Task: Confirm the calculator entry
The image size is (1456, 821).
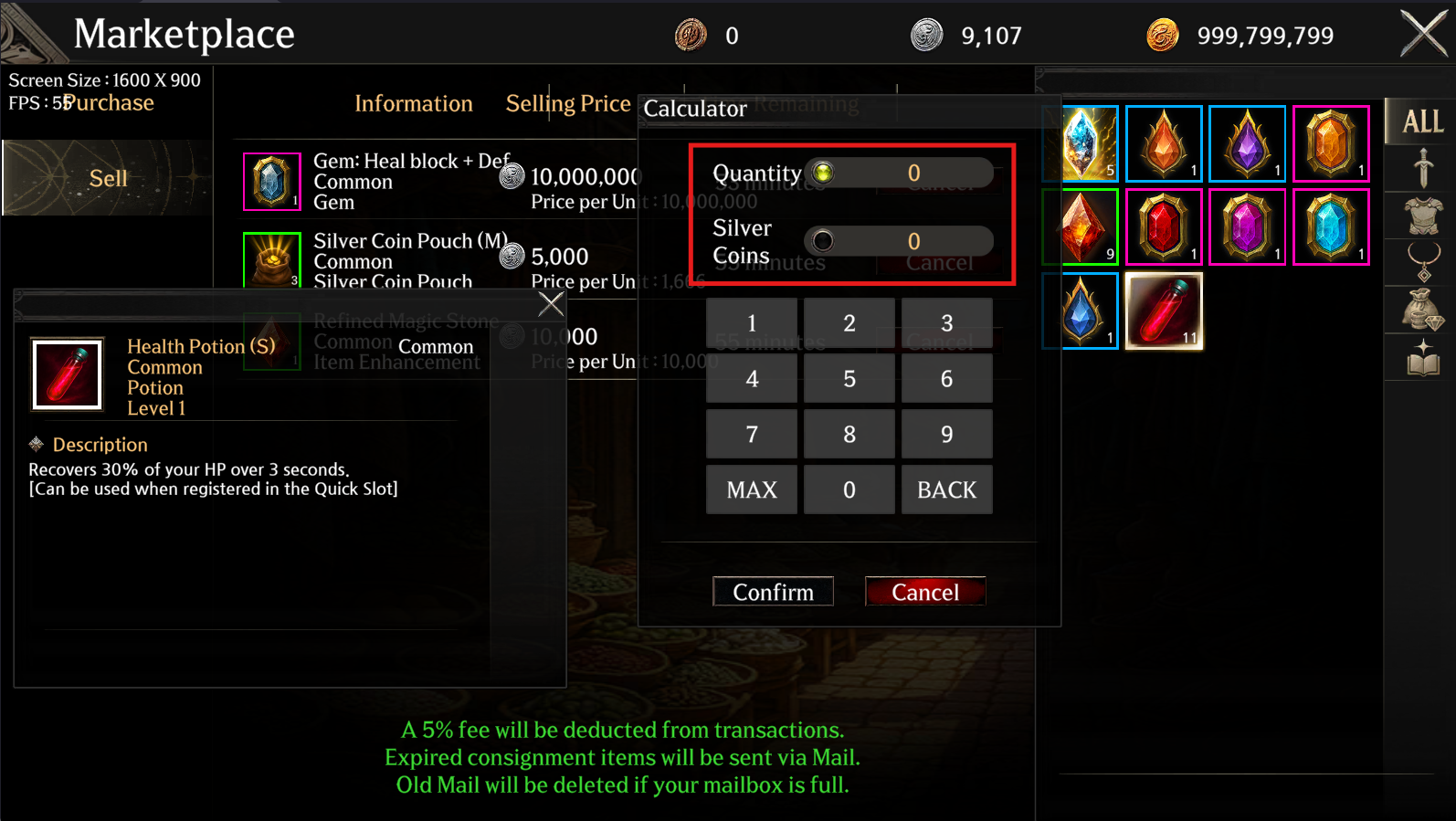Action: 773,592
